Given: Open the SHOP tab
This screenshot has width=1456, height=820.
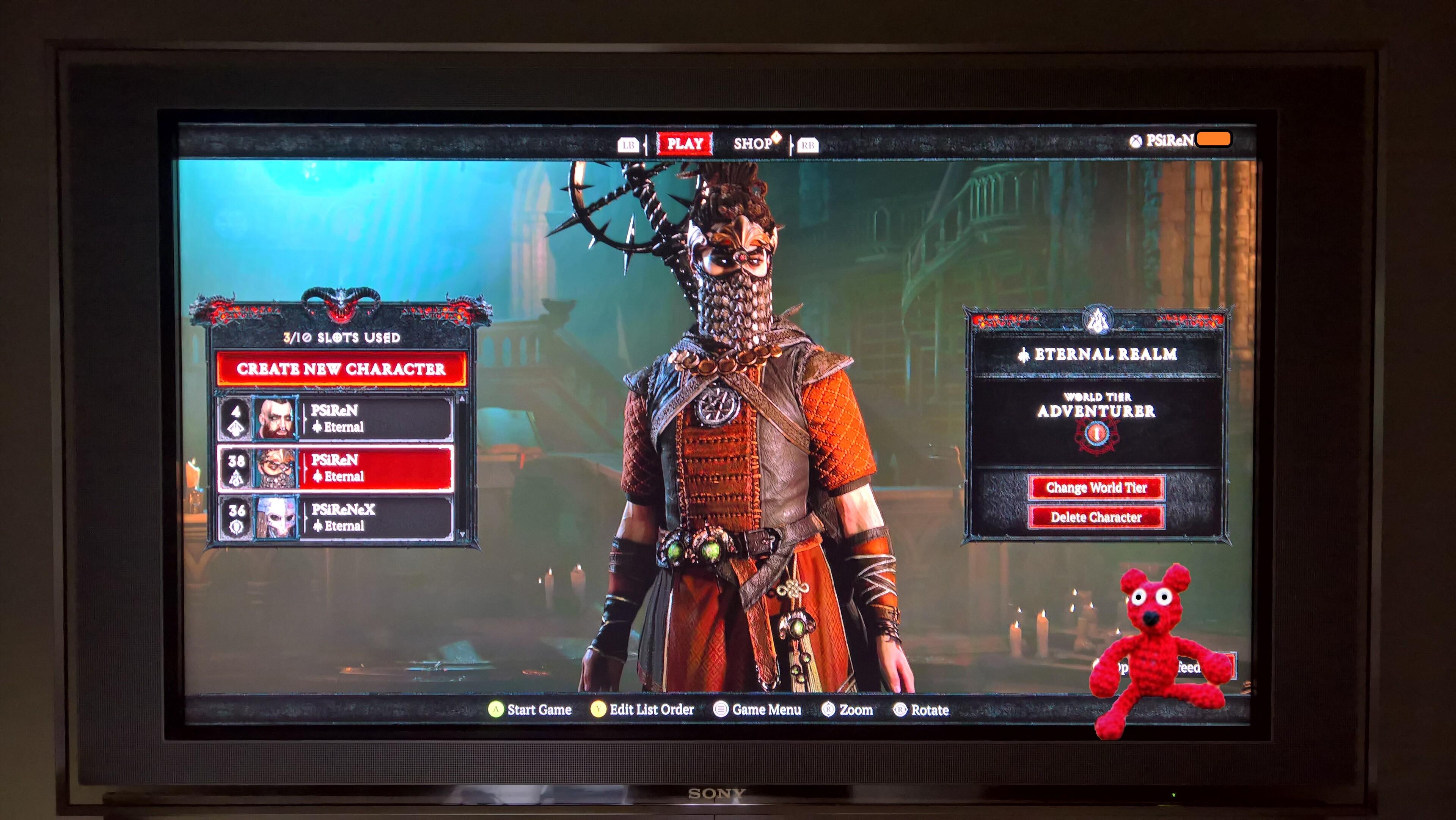Looking at the screenshot, I should [754, 144].
